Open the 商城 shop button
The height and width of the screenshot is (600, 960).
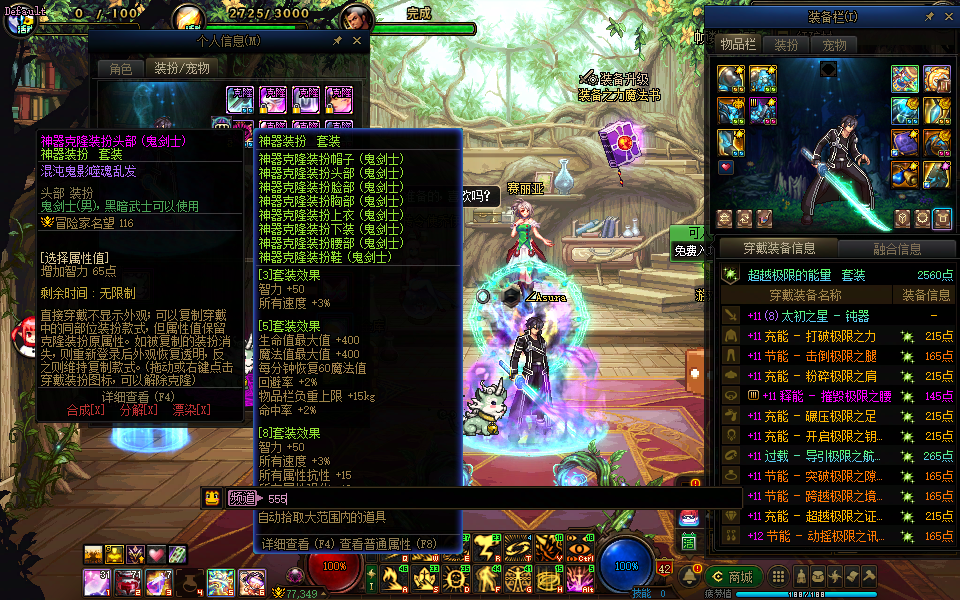pyautogui.click(x=732, y=577)
